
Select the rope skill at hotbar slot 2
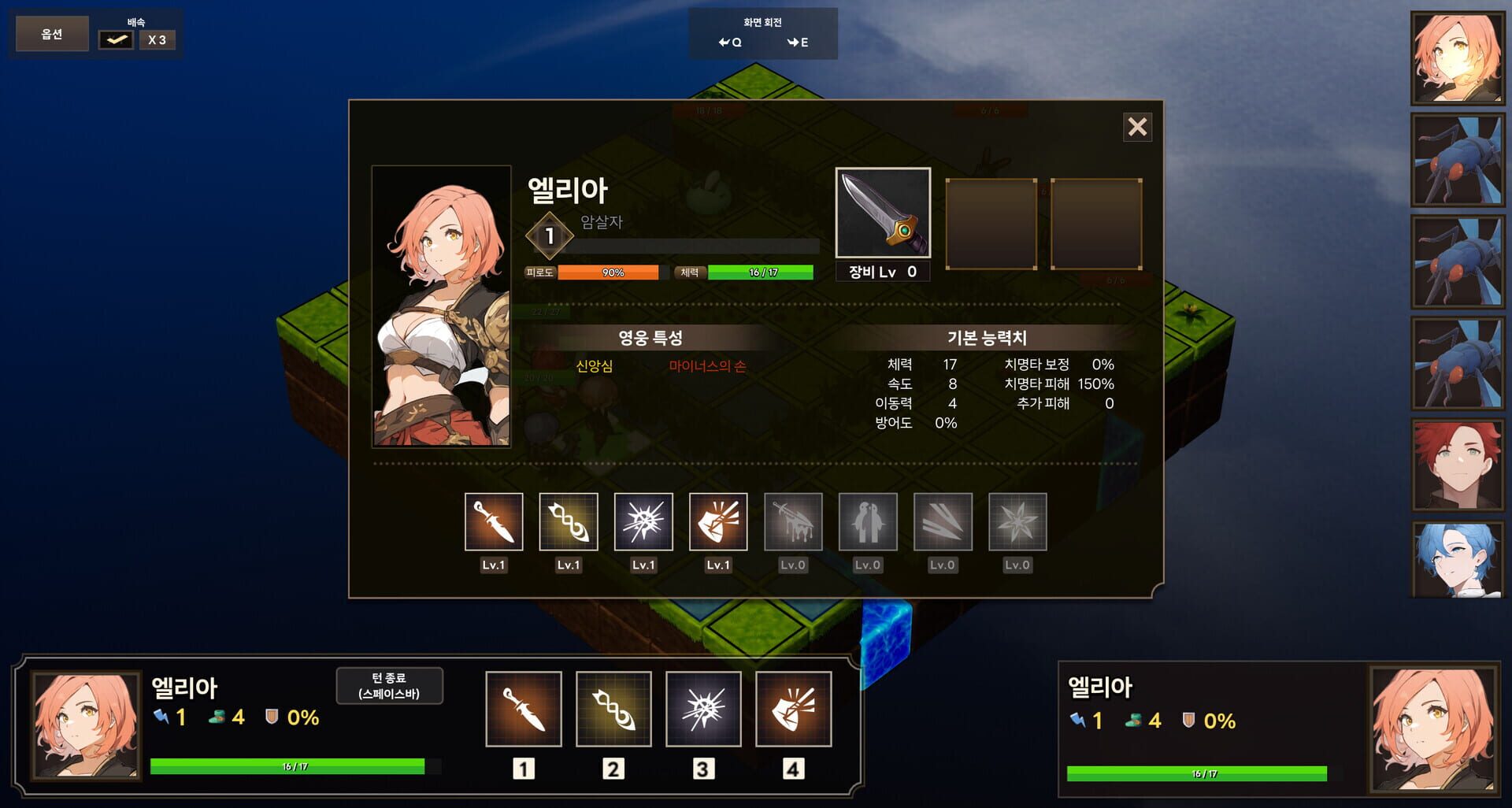pos(613,708)
